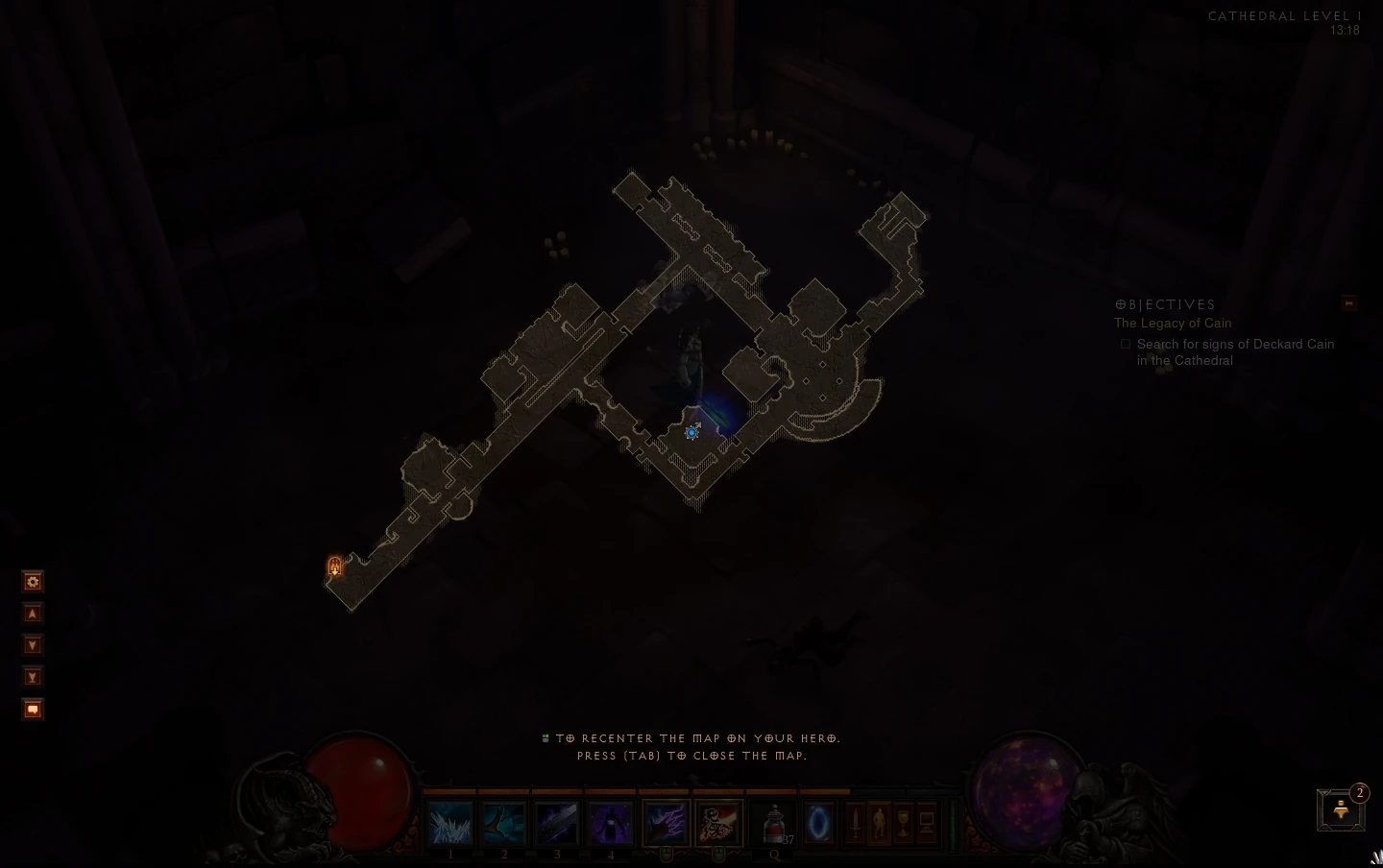Screen dimensions: 1383x868
Task: Claim rewards from the chest showing badge 2
Action: [x=1340, y=809]
